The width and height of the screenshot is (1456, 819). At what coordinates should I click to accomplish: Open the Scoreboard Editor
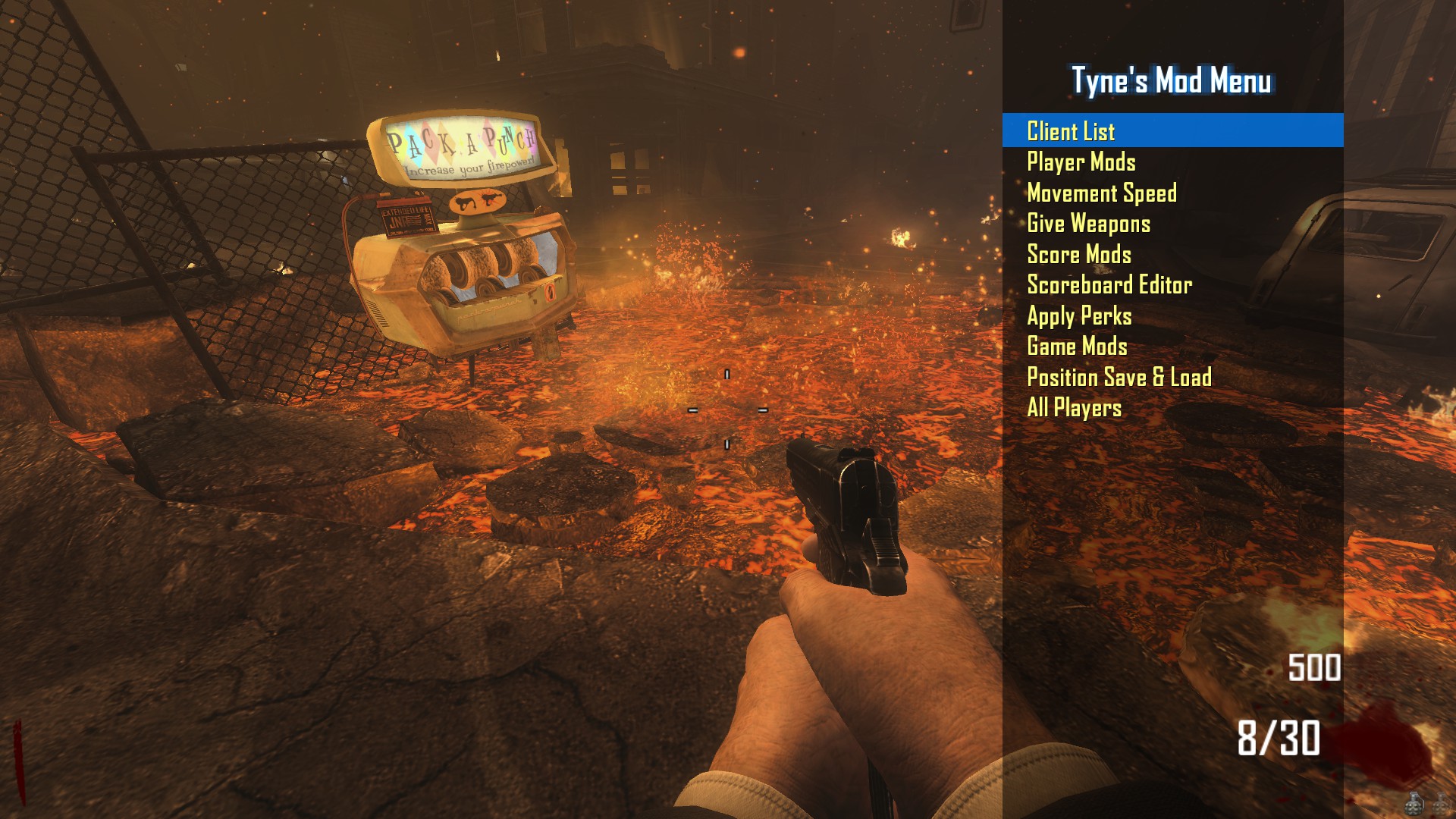click(1109, 285)
